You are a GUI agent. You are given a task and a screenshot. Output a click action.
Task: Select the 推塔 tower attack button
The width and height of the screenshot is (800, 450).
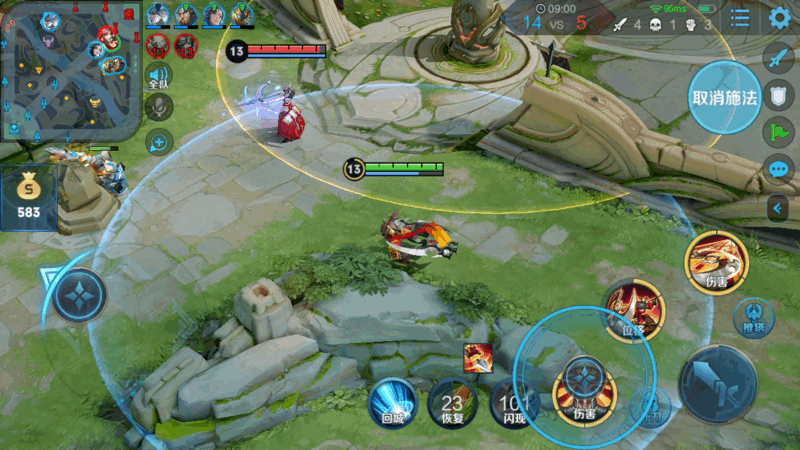pyautogui.click(x=753, y=317)
